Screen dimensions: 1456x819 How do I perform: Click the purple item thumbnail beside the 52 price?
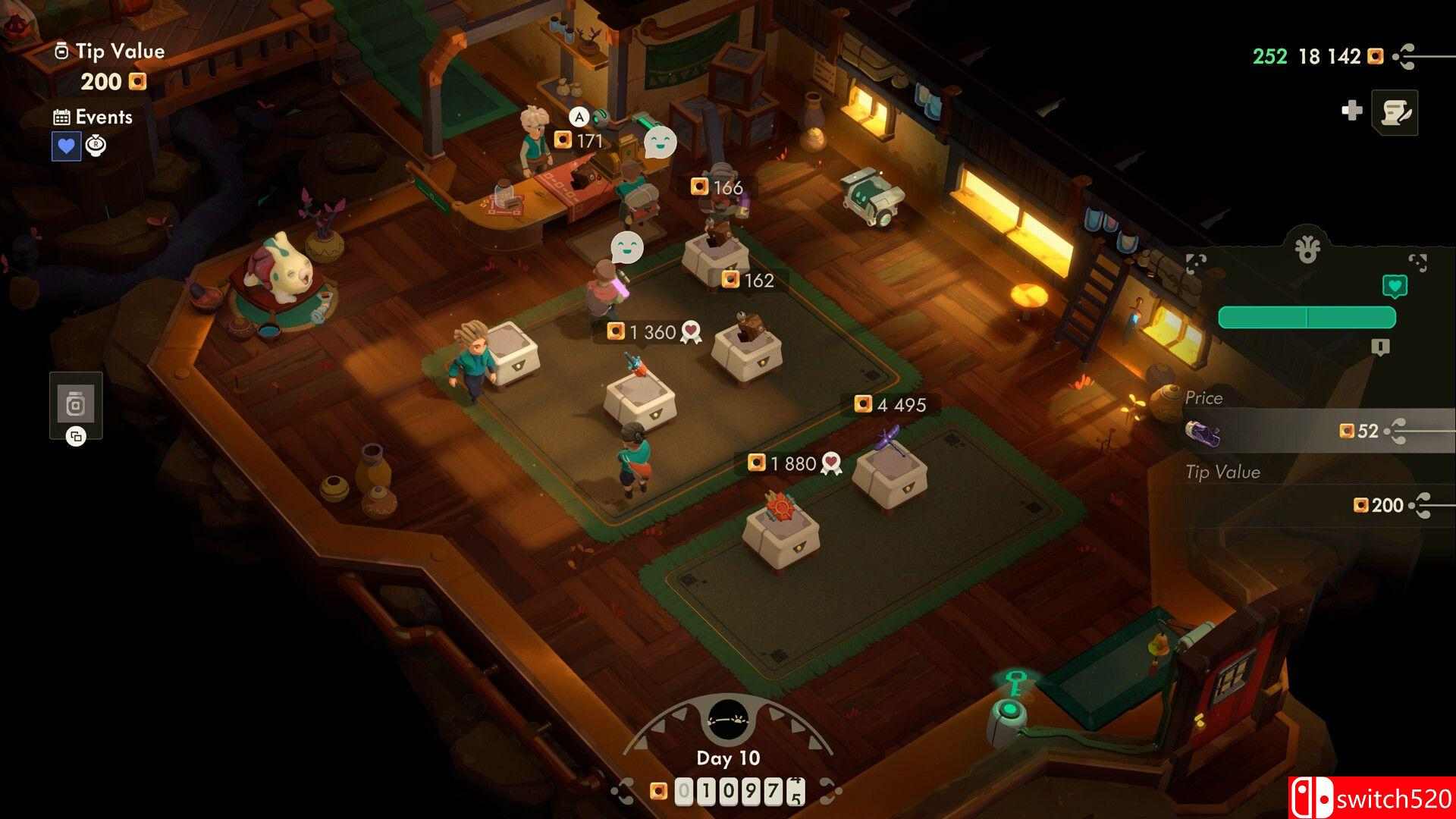pyautogui.click(x=1205, y=432)
